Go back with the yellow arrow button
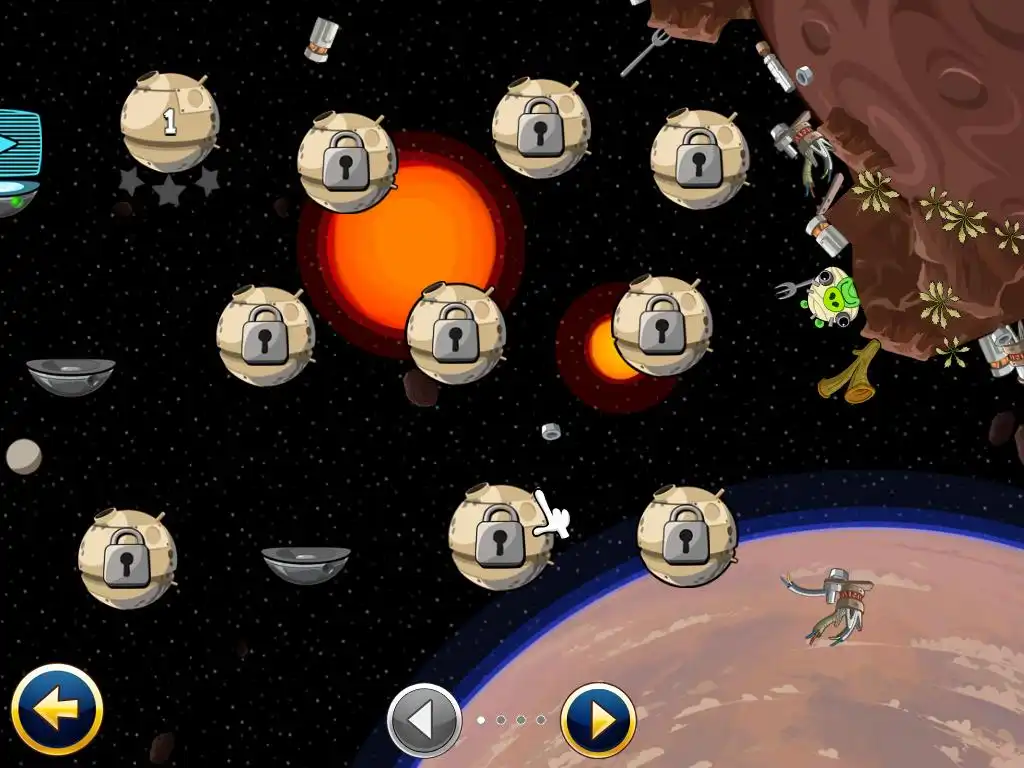This screenshot has height=768, width=1024. 57,710
